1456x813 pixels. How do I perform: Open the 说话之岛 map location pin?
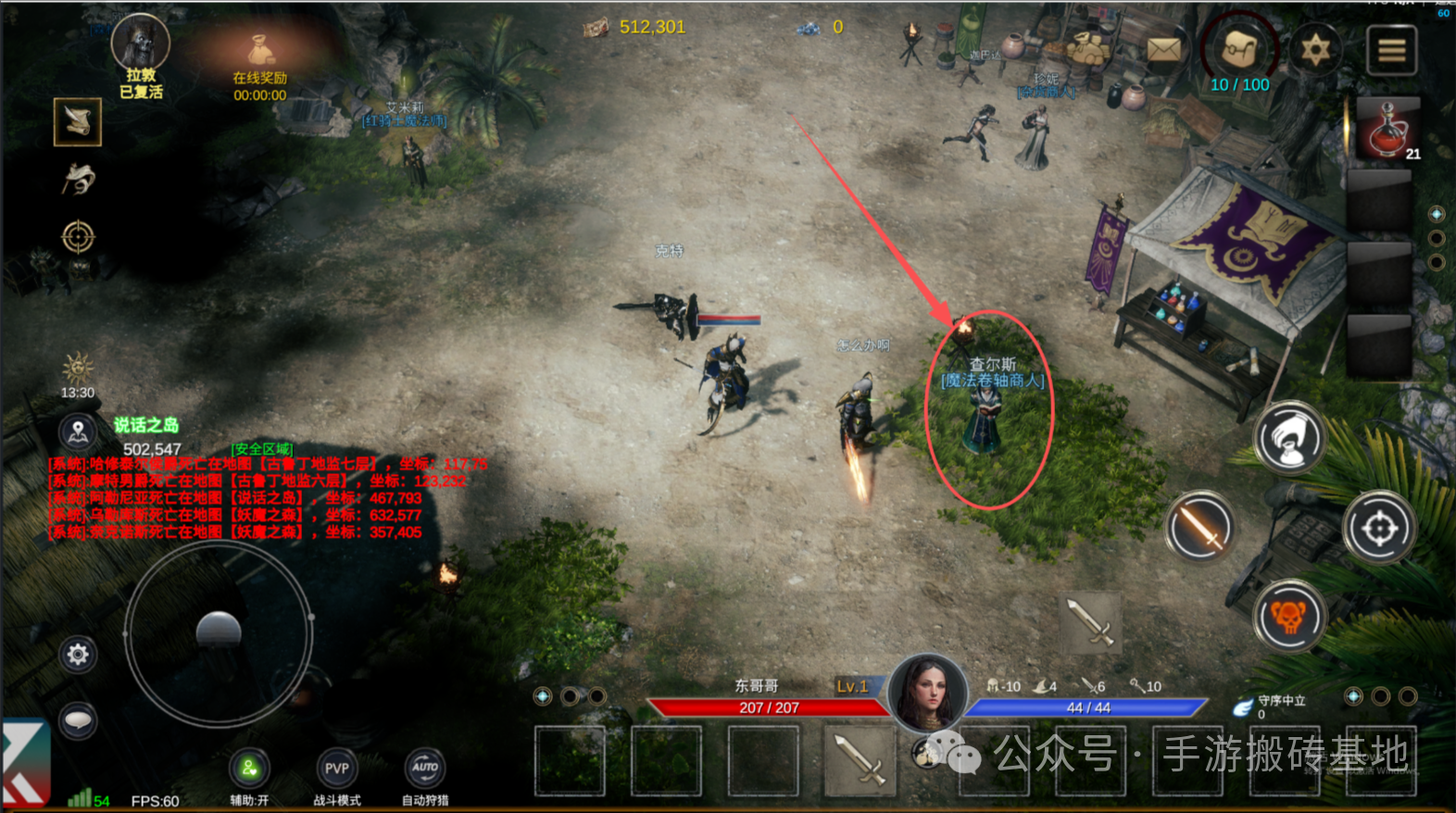(x=78, y=431)
